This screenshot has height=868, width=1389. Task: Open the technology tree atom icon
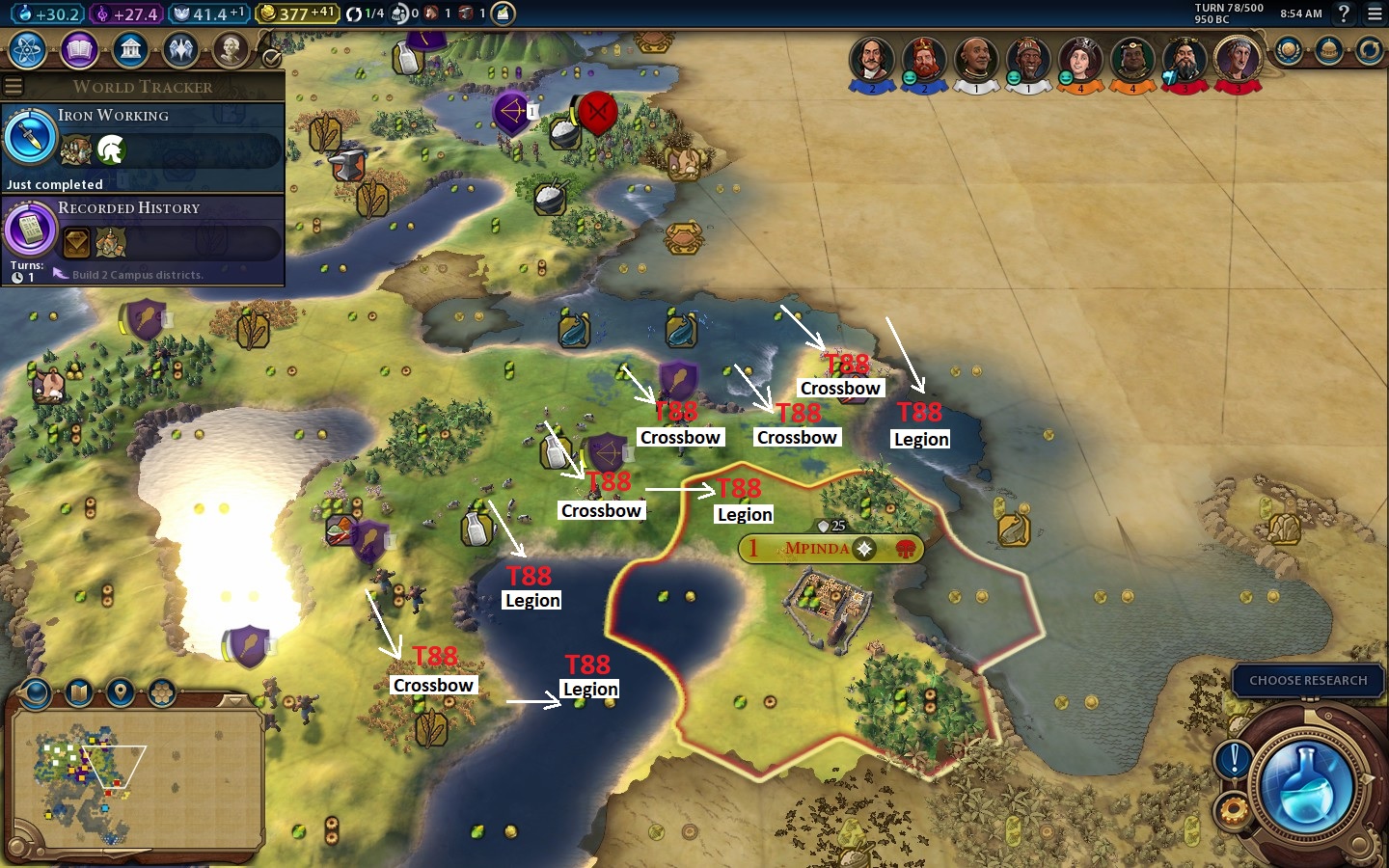pos(27,50)
